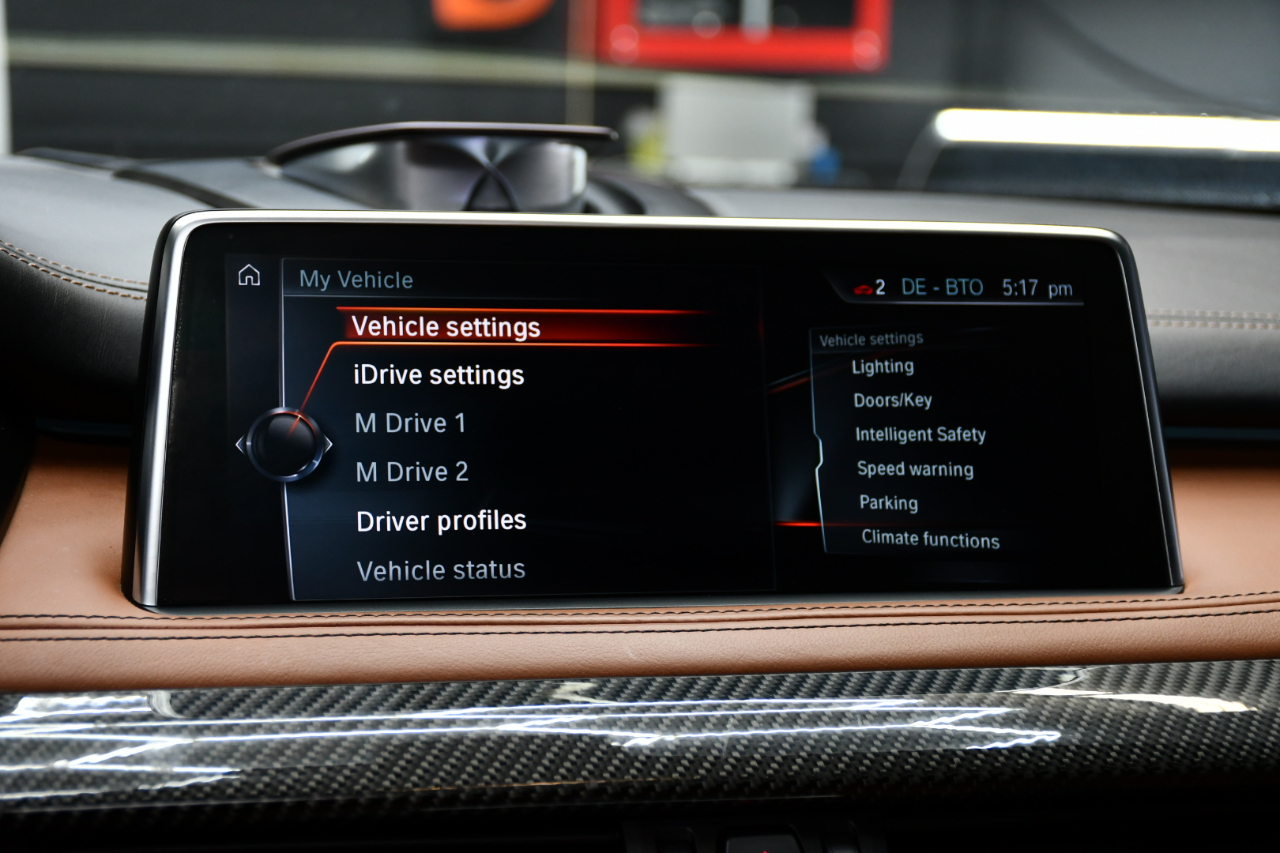The image size is (1280, 853).
Task: Select iDrive settings
Action: [438, 375]
